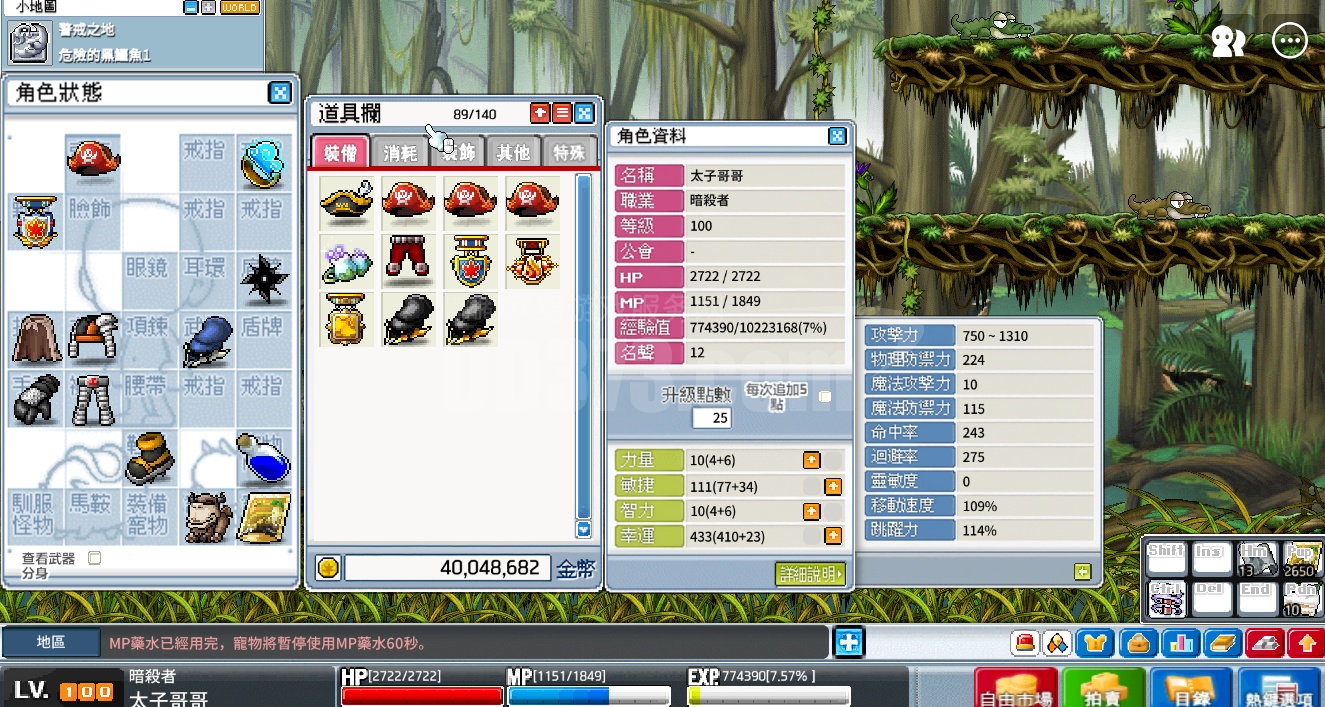This screenshot has height=707, width=1325.
Task: Open the 拍賣 auction house
Action: tap(1103, 689)
